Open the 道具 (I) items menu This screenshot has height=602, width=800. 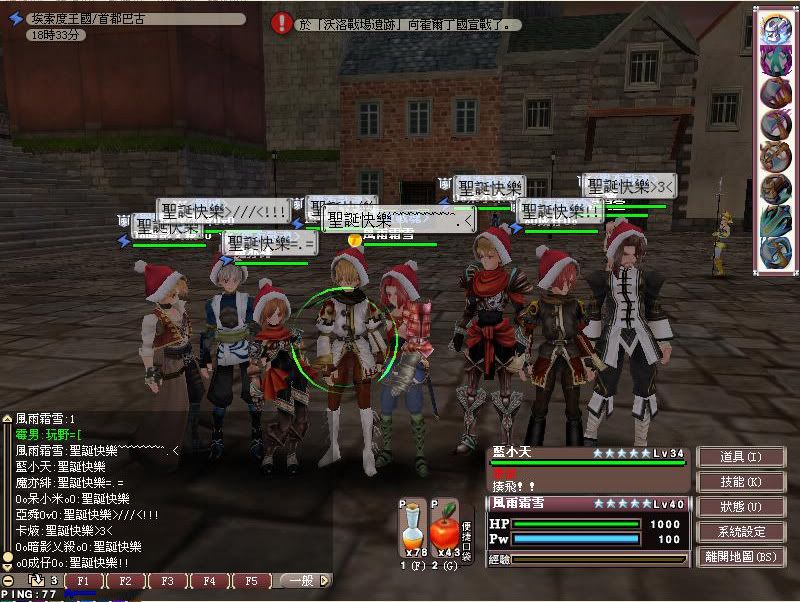pos(740,457)
